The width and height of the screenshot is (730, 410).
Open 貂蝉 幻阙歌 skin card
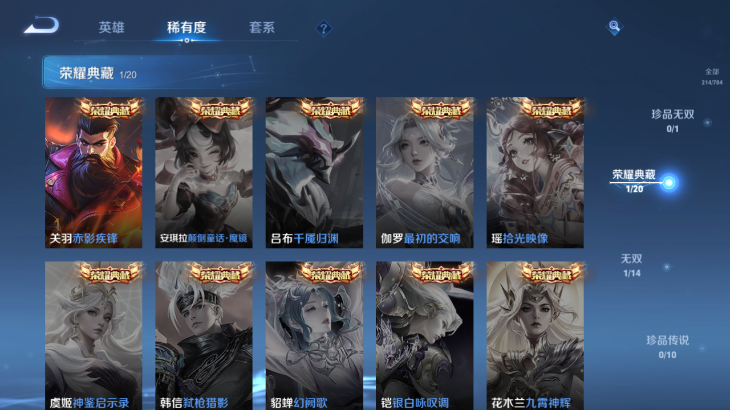click(314, 335)
